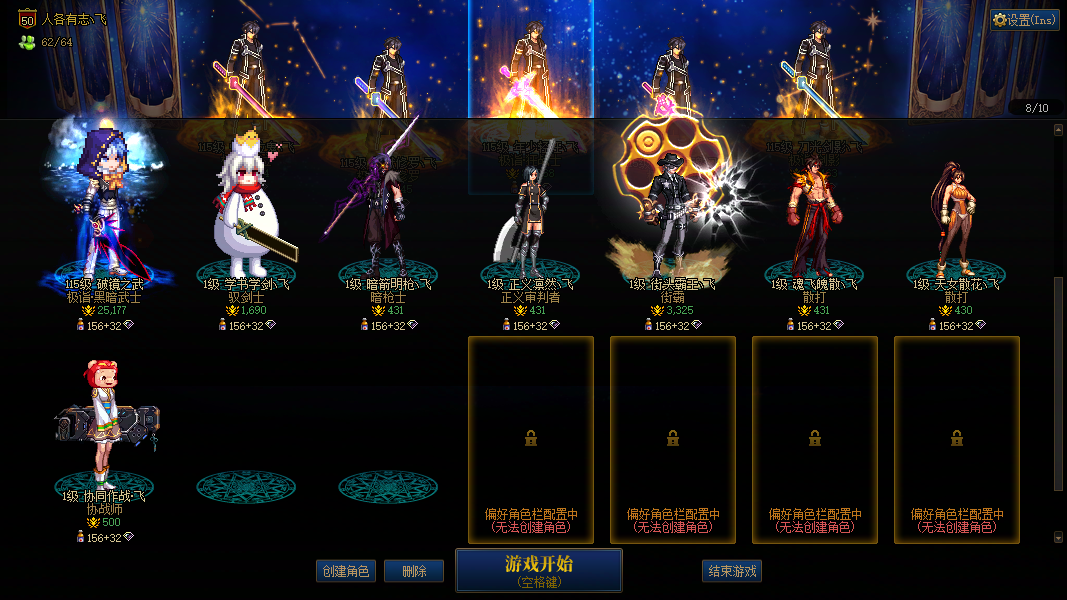
Task: Open the 创建角色 create character screen
Action: (x=345, y=571)
